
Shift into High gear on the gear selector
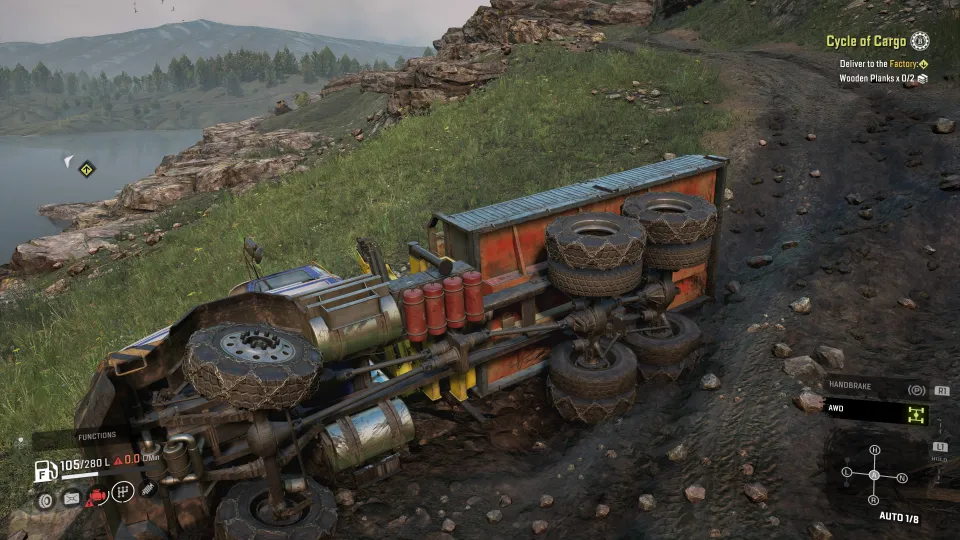pyautogui.click(x=874, y=451)
